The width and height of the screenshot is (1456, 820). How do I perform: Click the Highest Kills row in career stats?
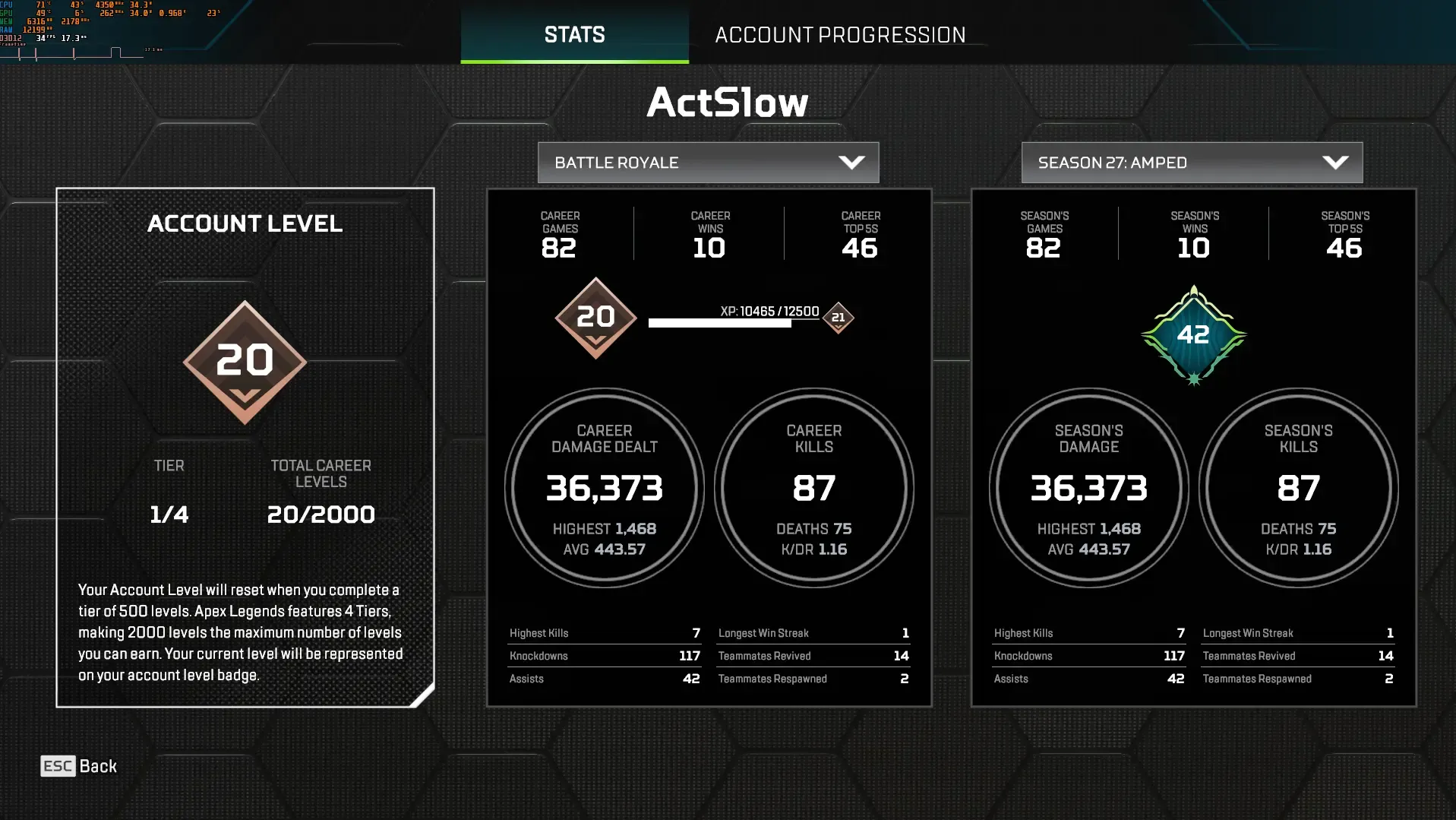coord(604,632)
